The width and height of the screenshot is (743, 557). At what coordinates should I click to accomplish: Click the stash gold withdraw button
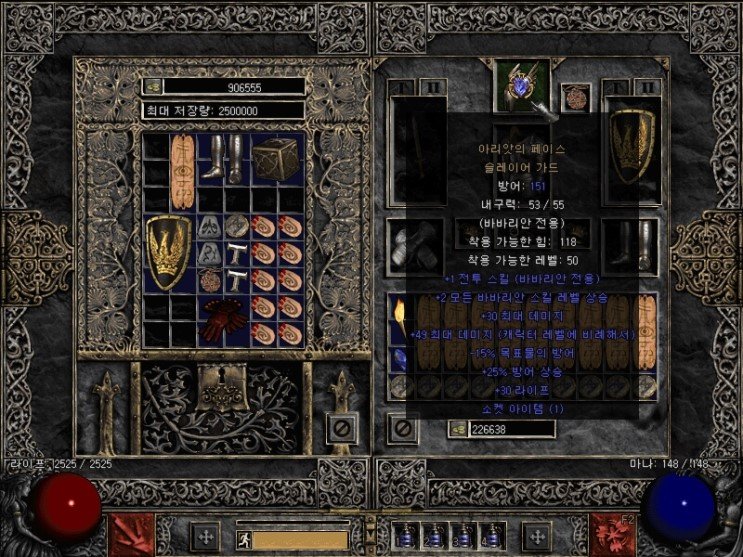pyautogui.click(x=152, y=87)
